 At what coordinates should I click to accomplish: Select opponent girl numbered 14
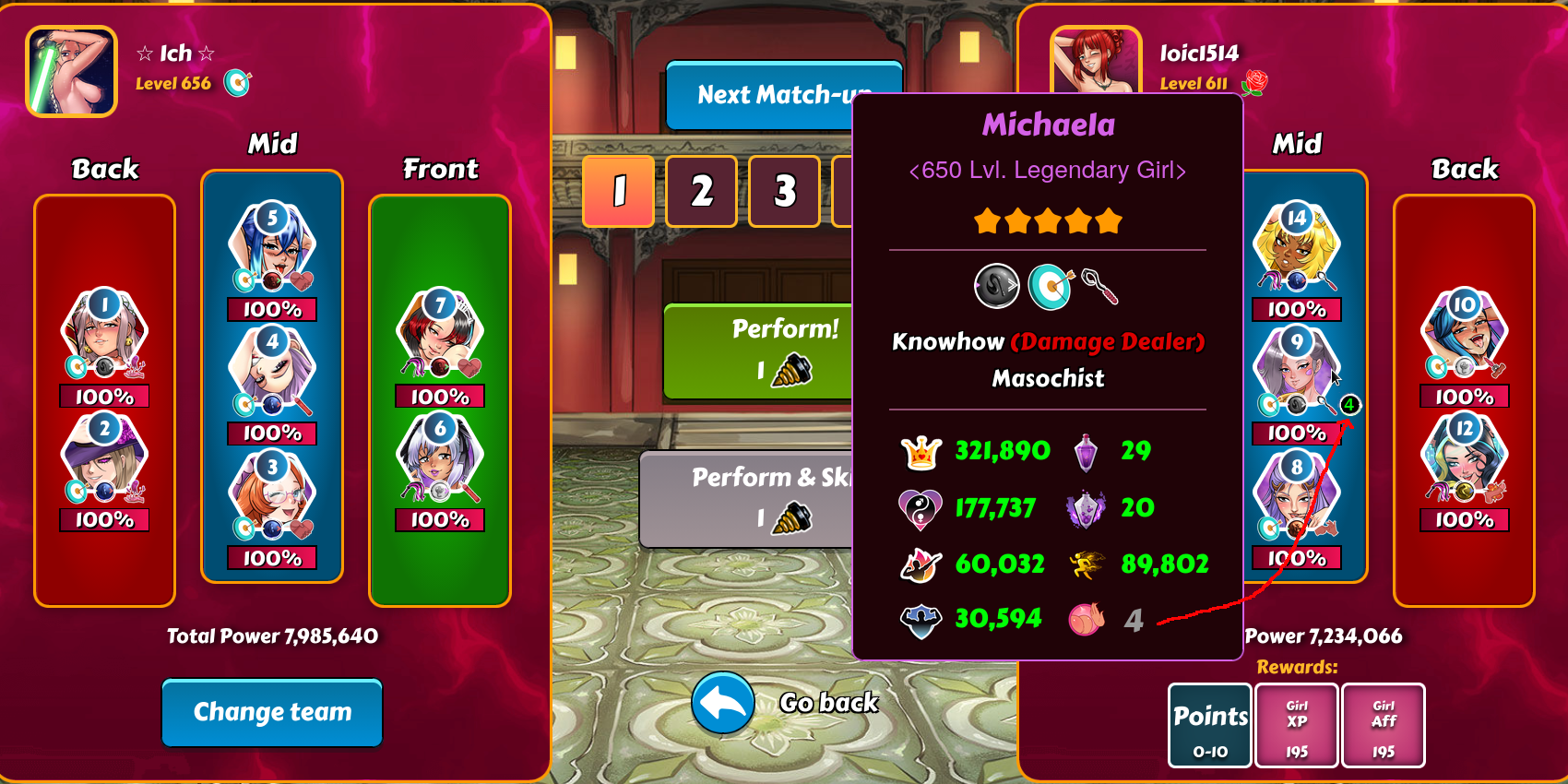click(1296, 249)
